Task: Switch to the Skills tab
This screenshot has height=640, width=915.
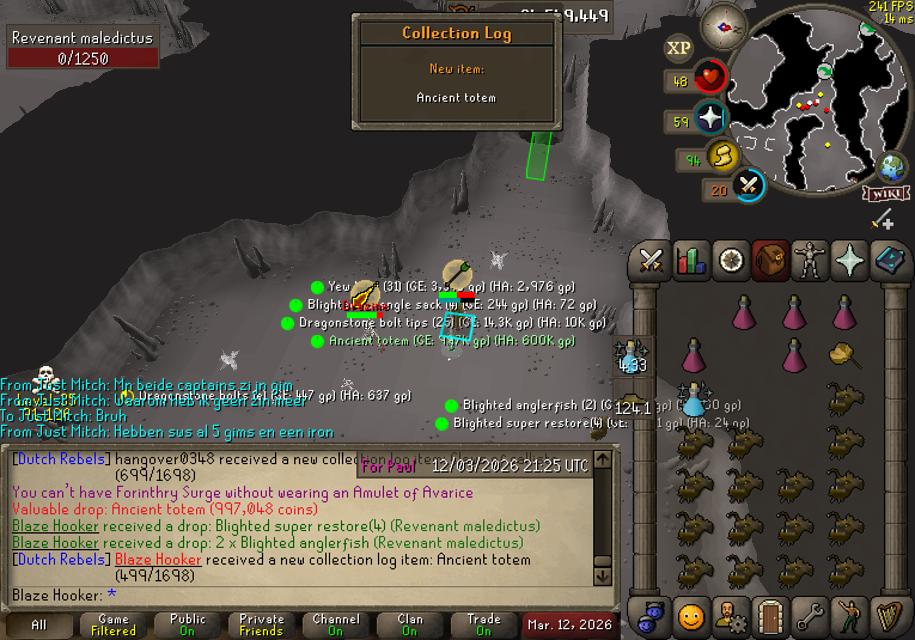Action: click(691, 261)
